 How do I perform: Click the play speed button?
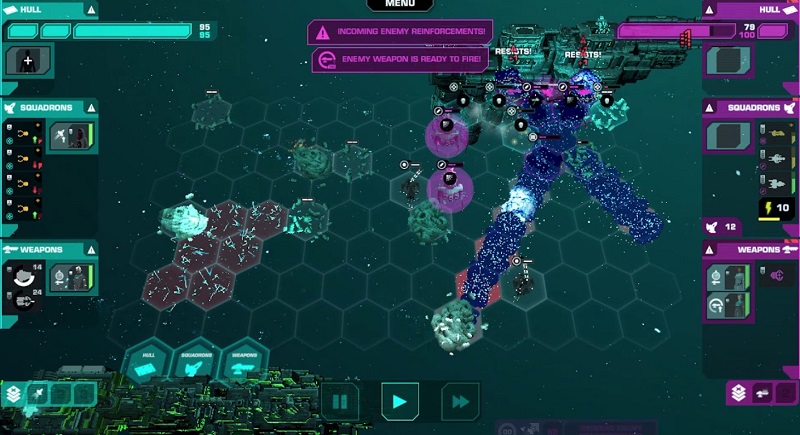pos(399,402)
